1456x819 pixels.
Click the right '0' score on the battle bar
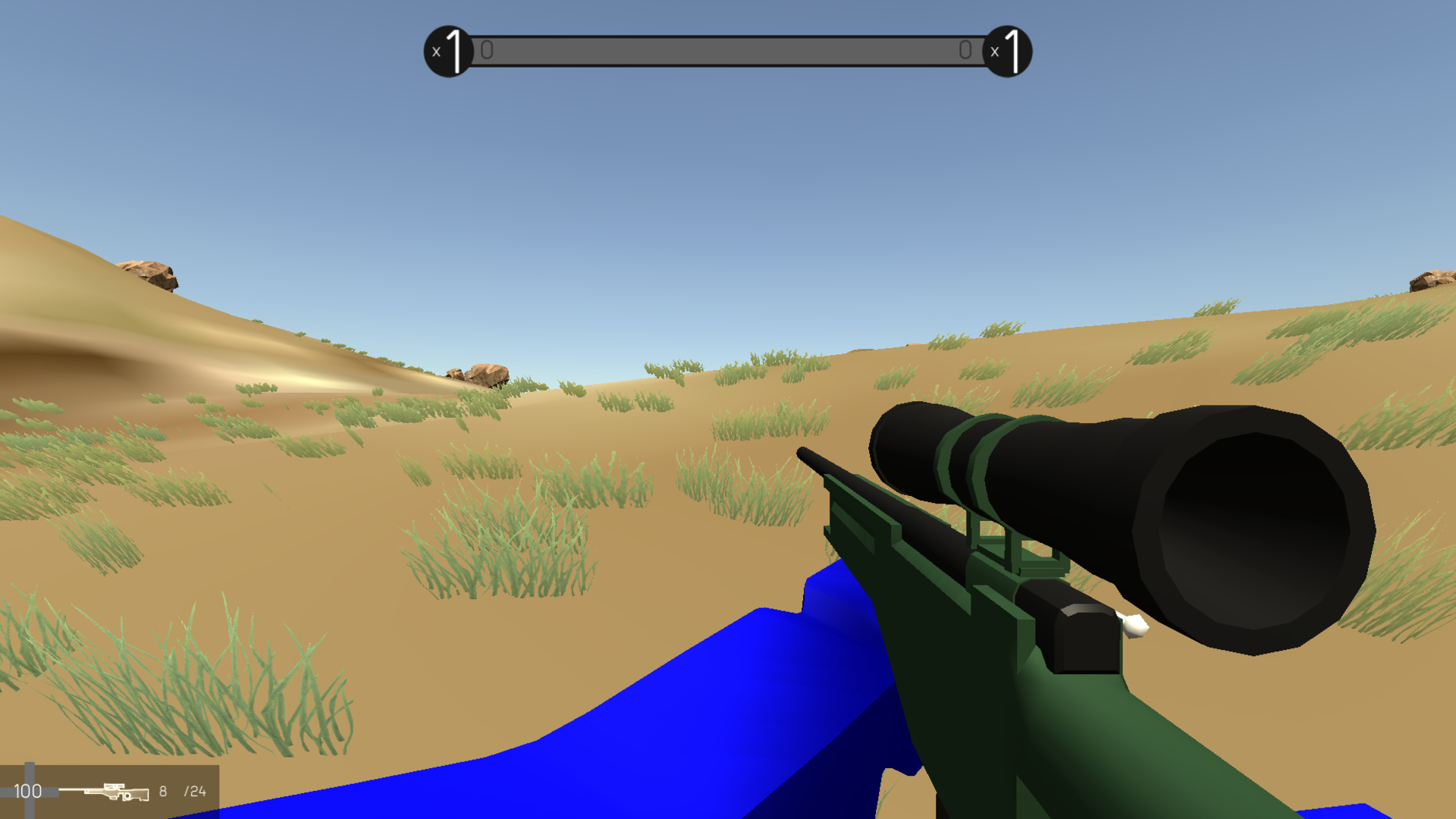(965, 50)
